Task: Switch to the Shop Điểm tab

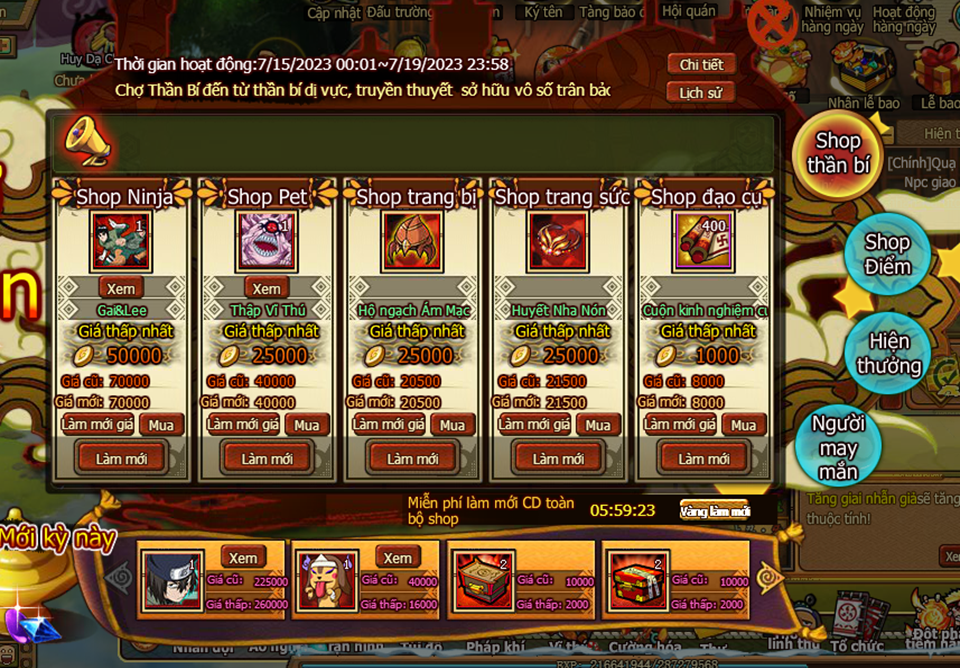Action: [887, 254]
